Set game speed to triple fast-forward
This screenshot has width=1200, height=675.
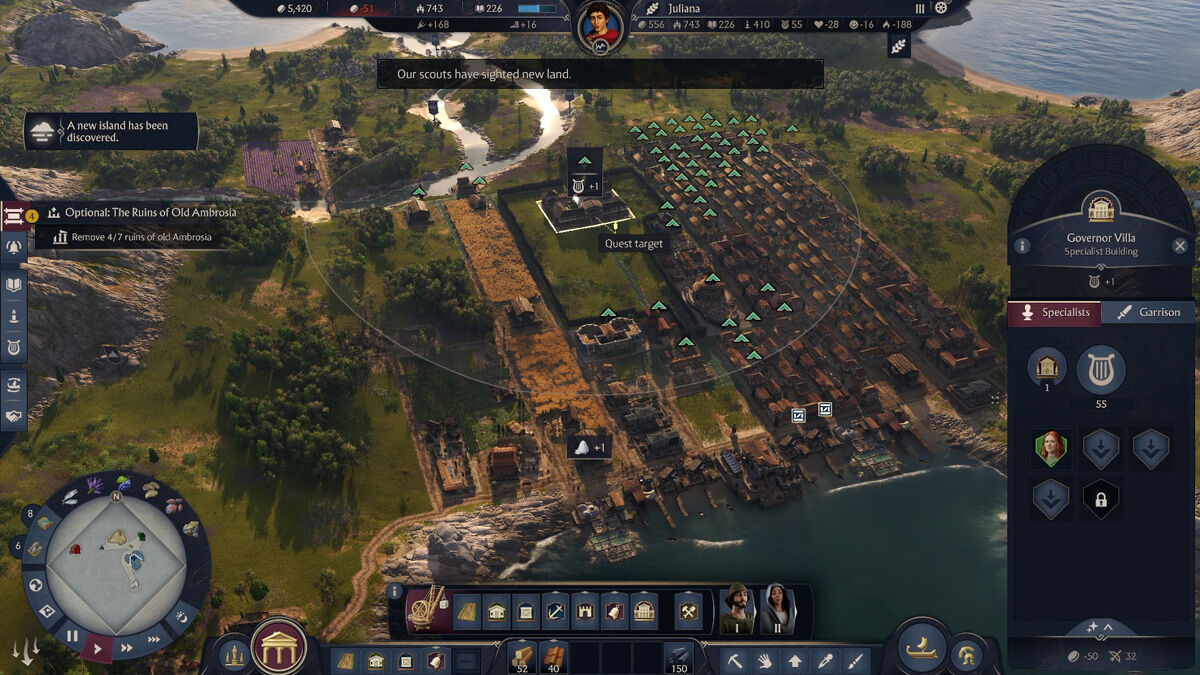[154, 639]
